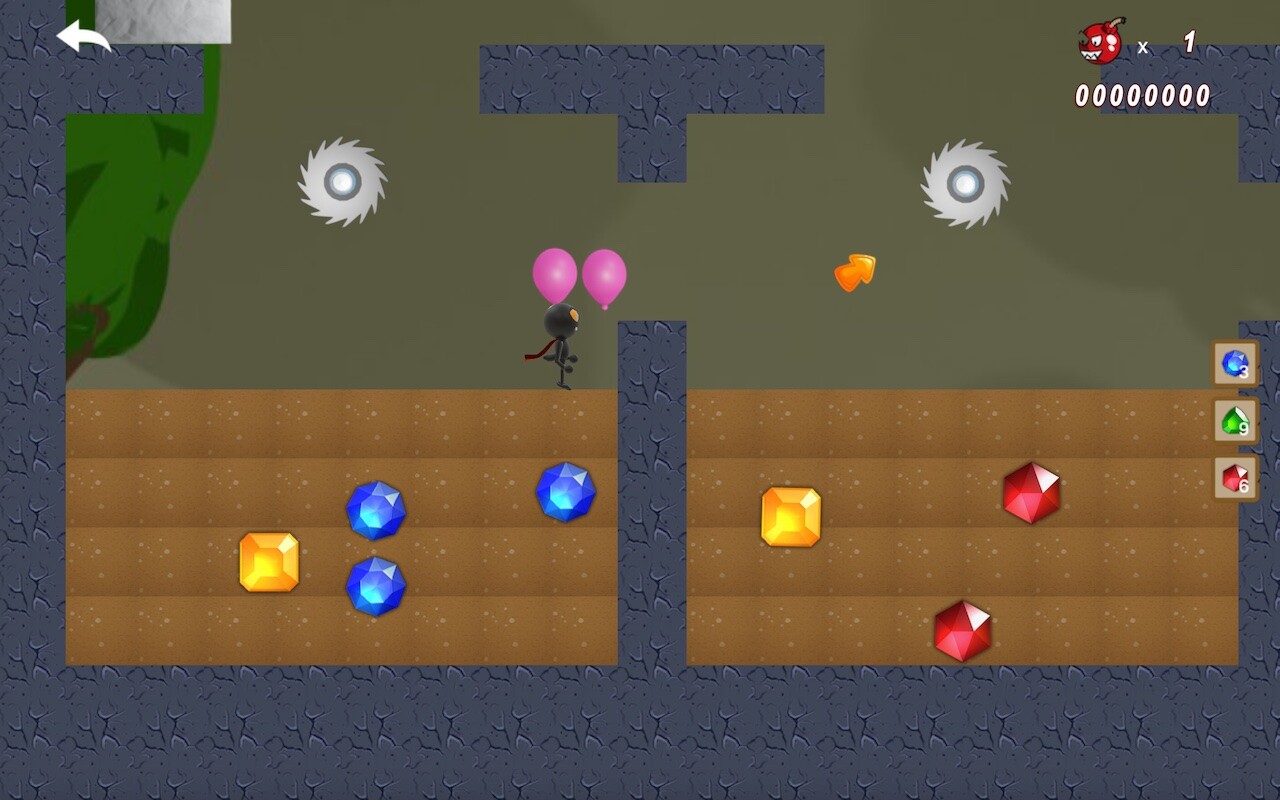Image resolution: width=1280 pixels, height=800 pixels.
Task: Click the blue gem counter showing 3
Action: point(1233,363)
